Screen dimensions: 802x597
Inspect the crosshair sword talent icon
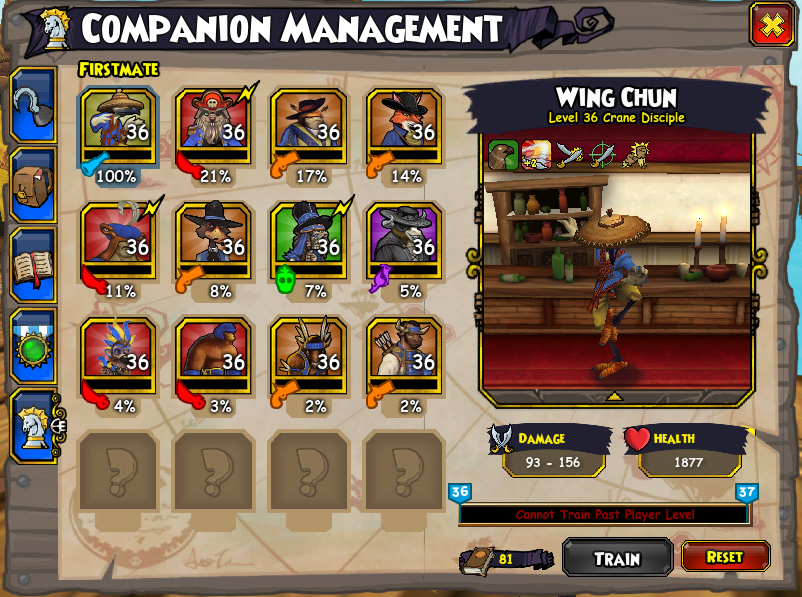(x=603, y=154)
